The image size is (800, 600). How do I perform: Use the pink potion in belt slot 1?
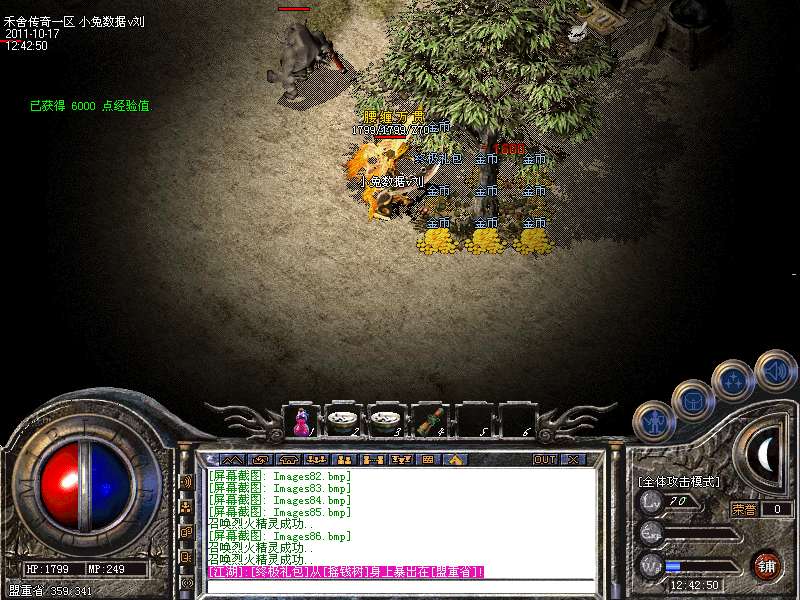(301, 421)
